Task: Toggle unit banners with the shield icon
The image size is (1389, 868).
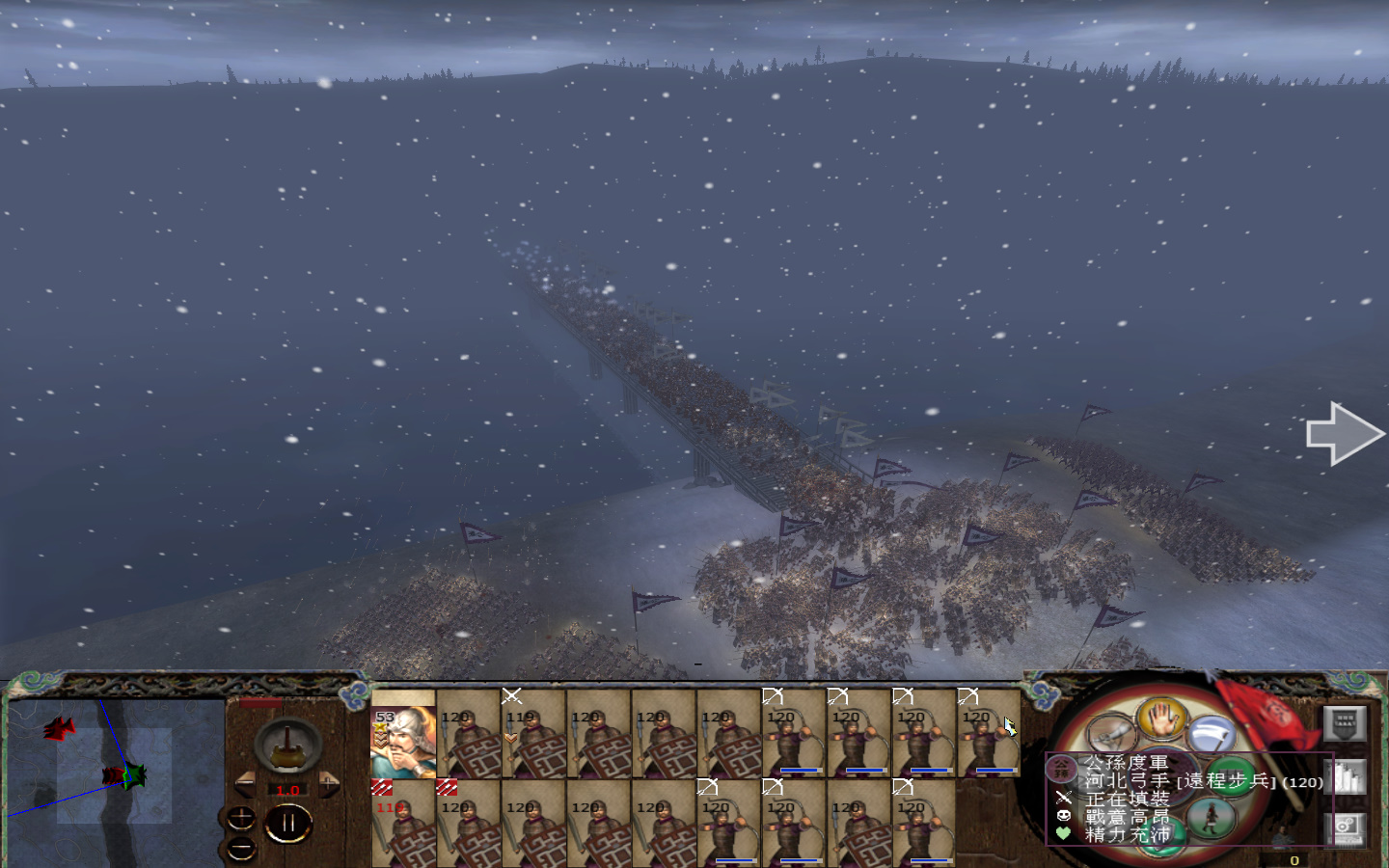Action: pyautogui.click(x=1346, y=723)
